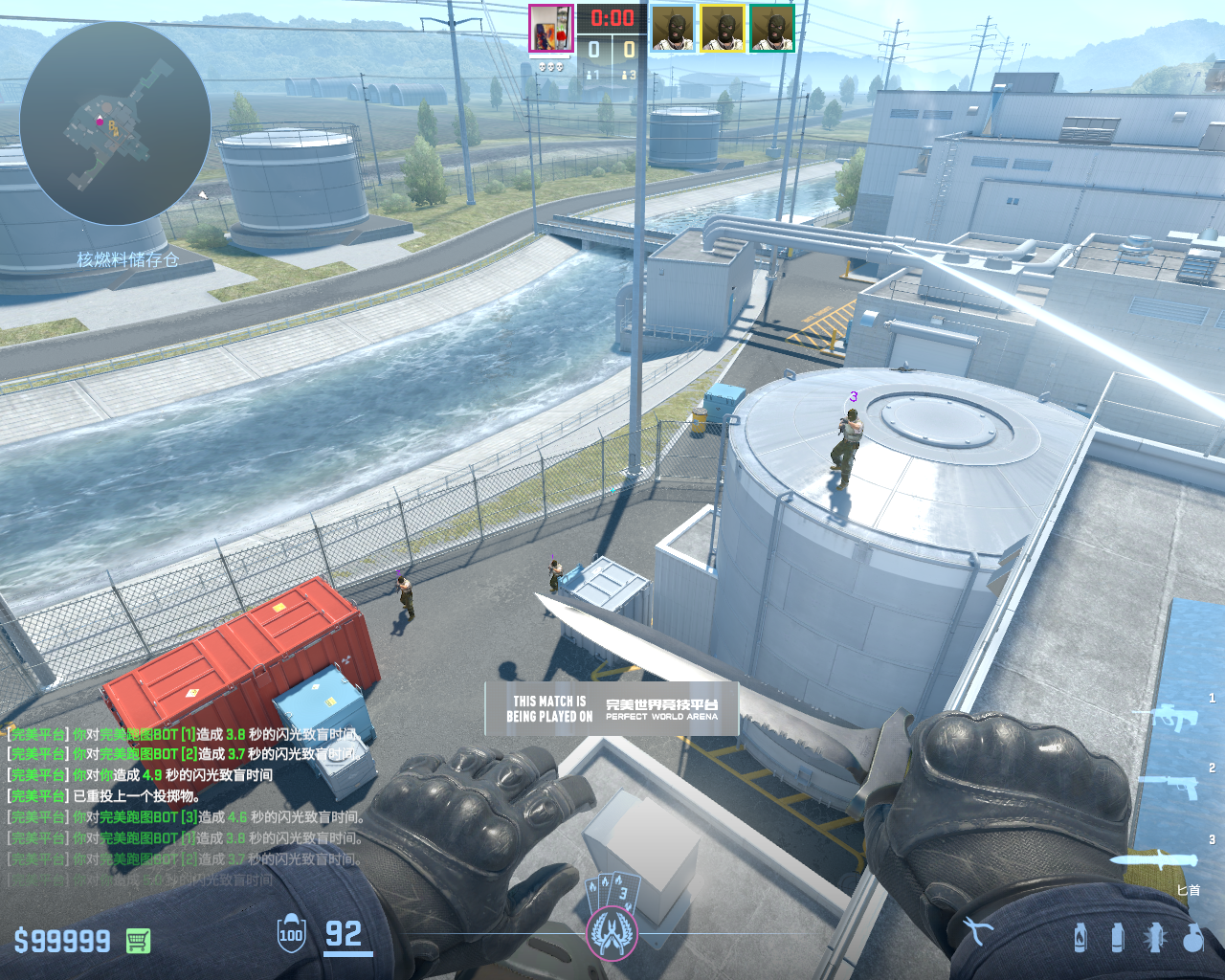Open the buy menu cart icon

[x=138, y=941]
